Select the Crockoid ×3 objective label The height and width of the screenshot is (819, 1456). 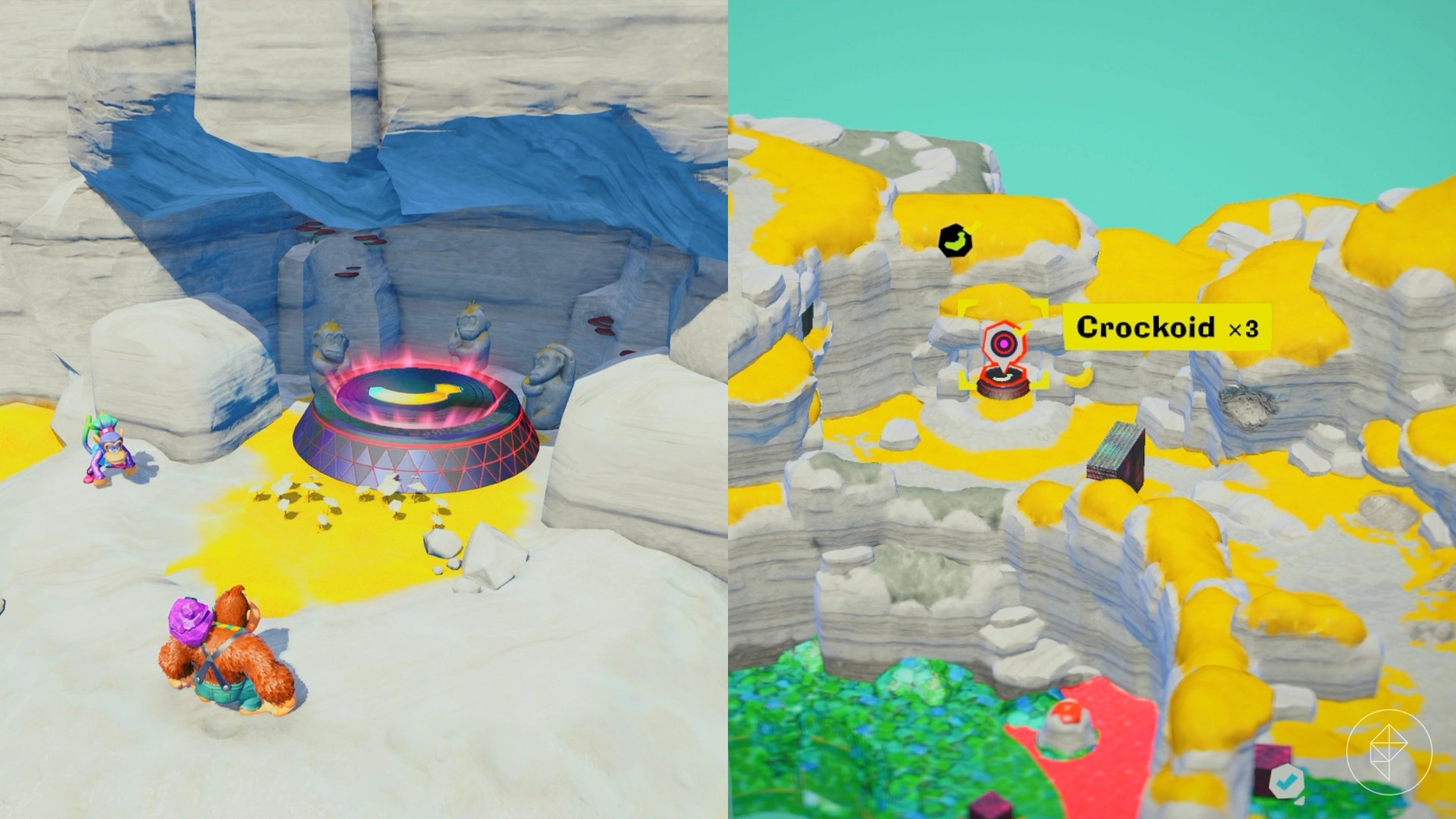(x=1168, y=328)
